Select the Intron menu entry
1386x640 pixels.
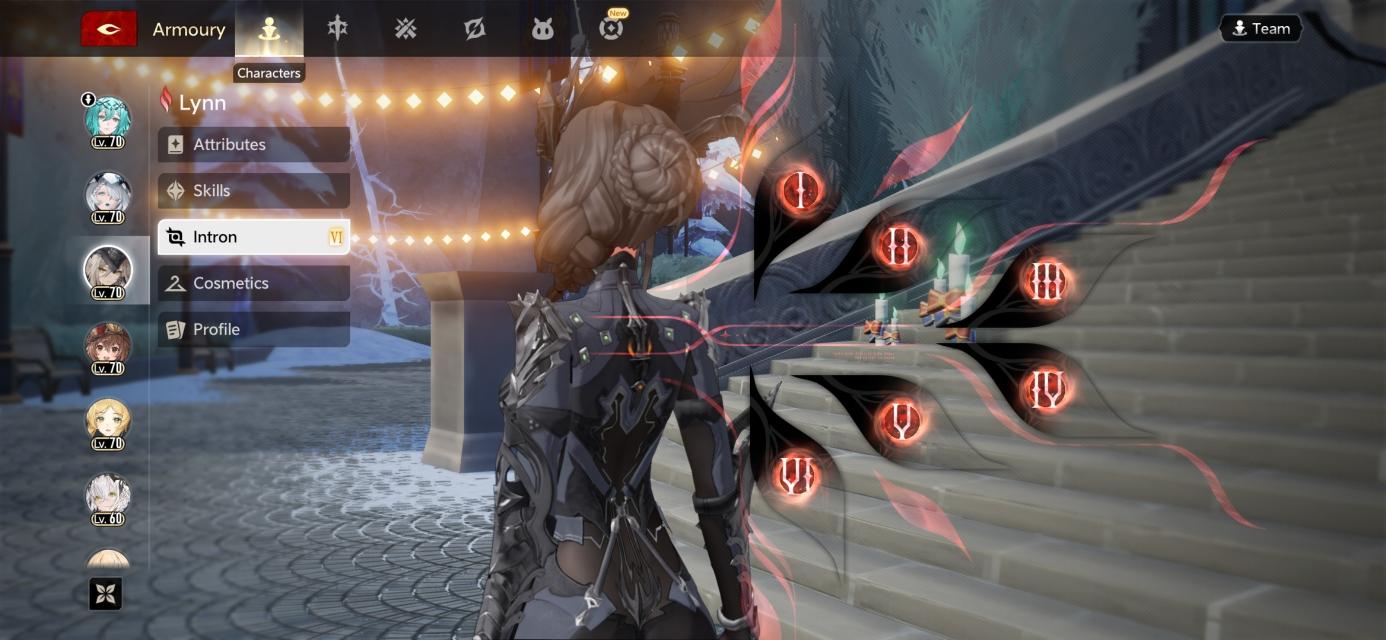253,237
